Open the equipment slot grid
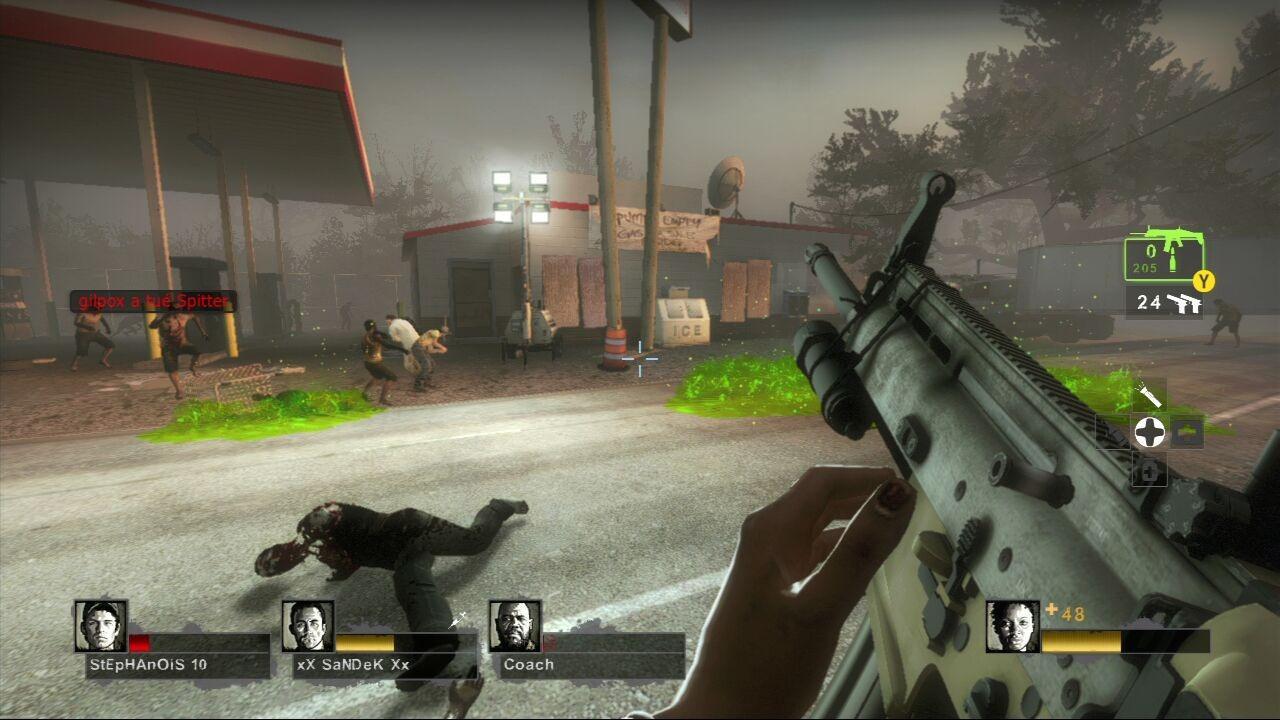The height and width of the screenshot is (720, 1280). click(x=1160, y=432)
